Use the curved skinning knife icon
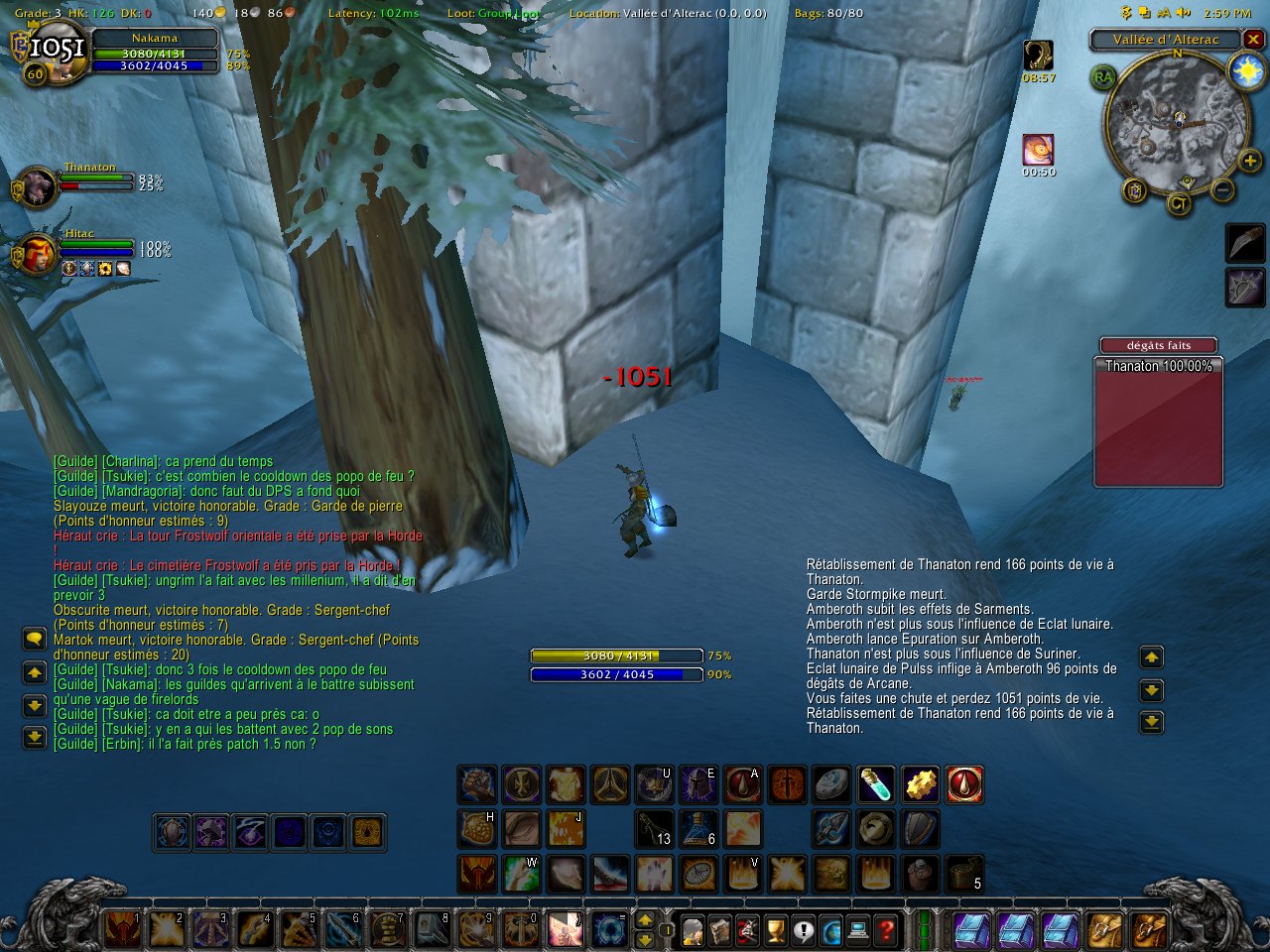This screenshot has height=952, width=1270. coord(1245,243)
